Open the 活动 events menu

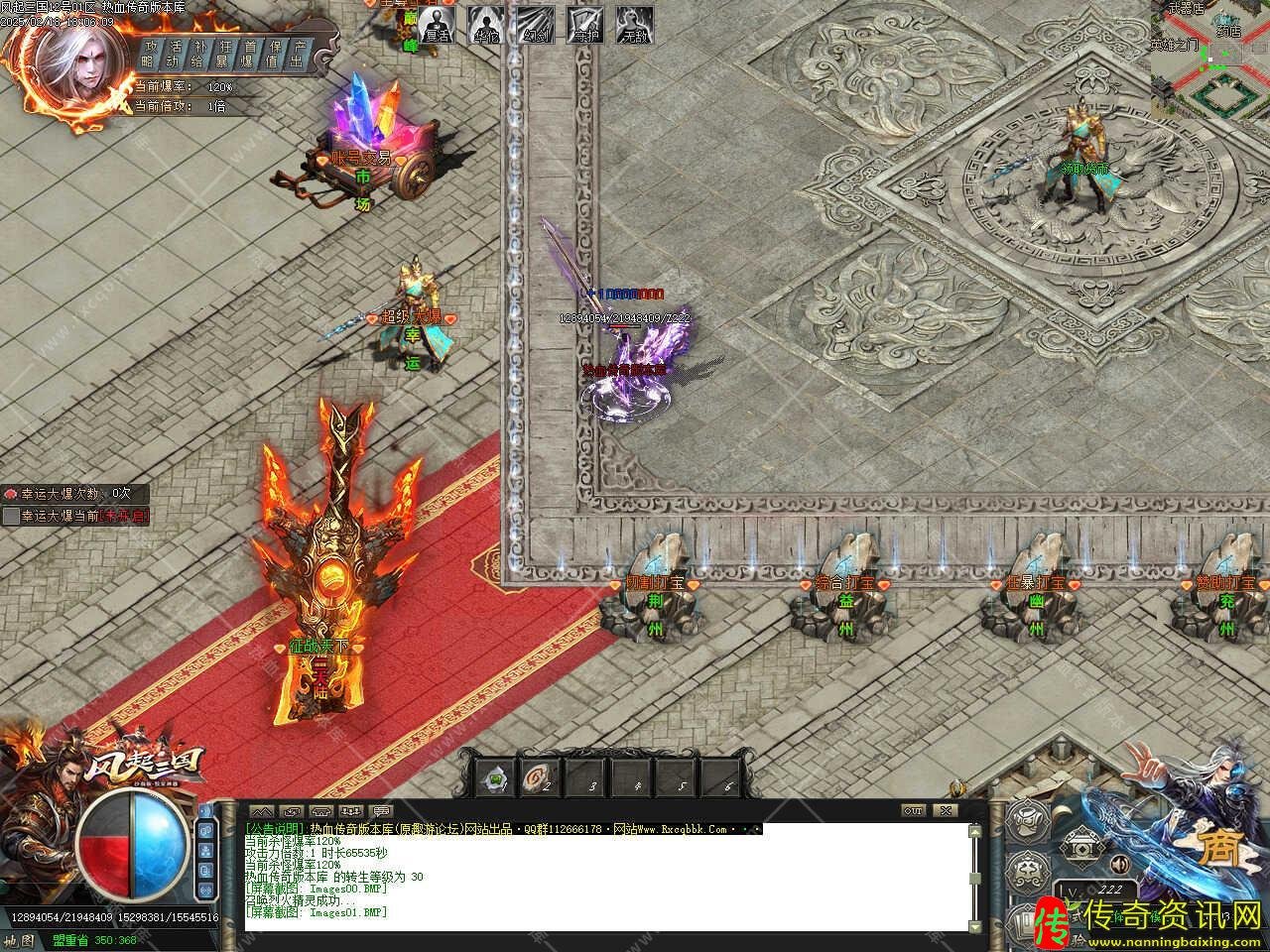(176, 54)
